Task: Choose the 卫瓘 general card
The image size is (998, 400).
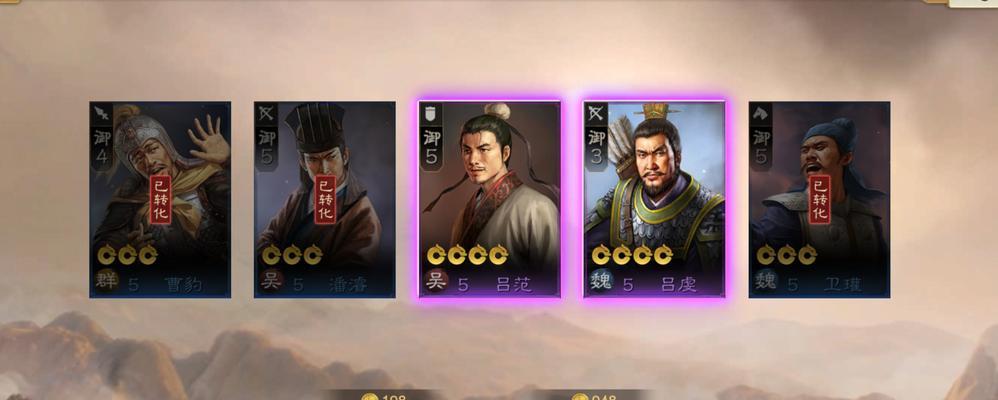Action: pyautogui.click(x=819, y=199)
